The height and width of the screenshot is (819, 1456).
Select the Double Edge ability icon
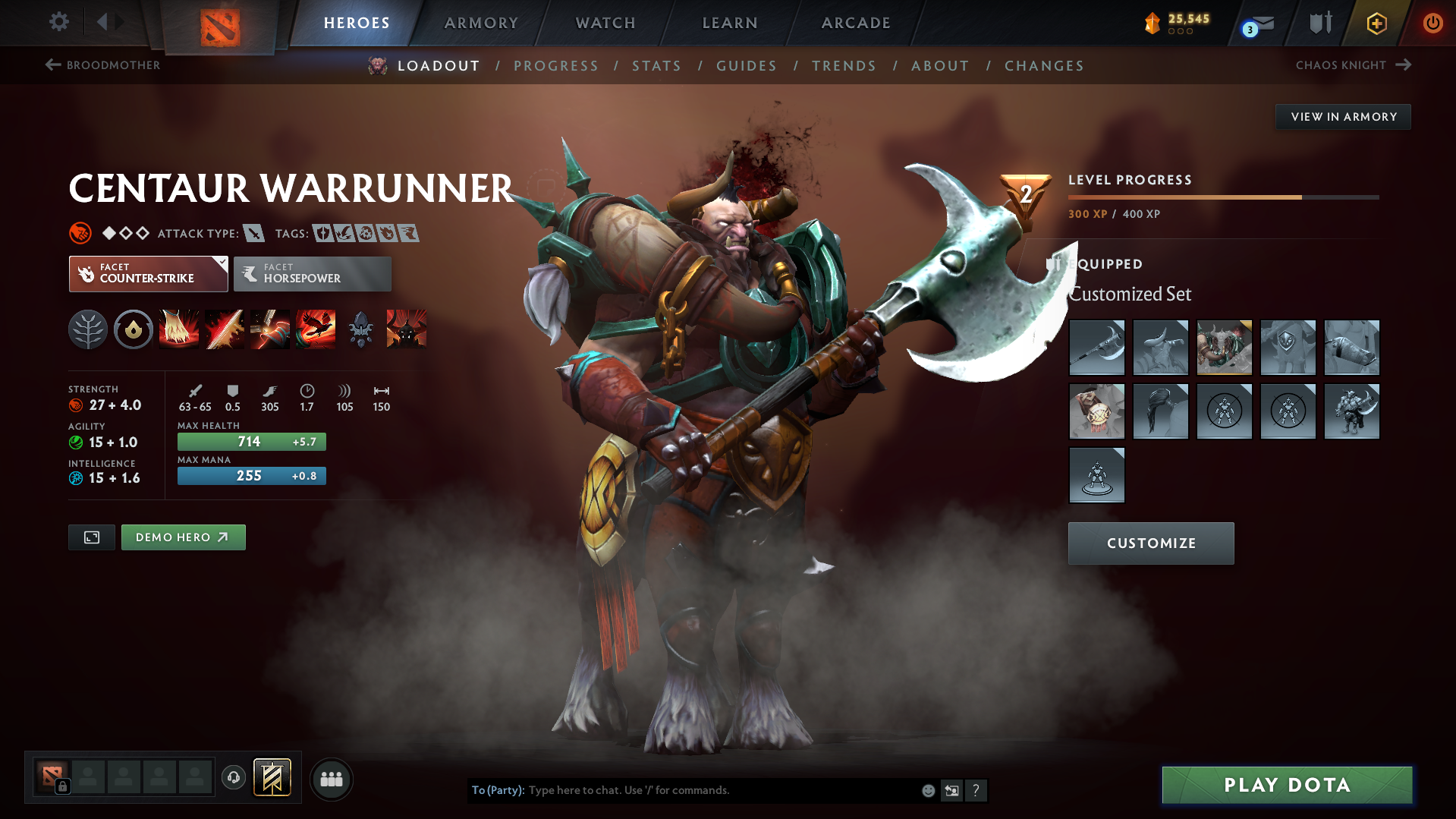pos(225,329)
